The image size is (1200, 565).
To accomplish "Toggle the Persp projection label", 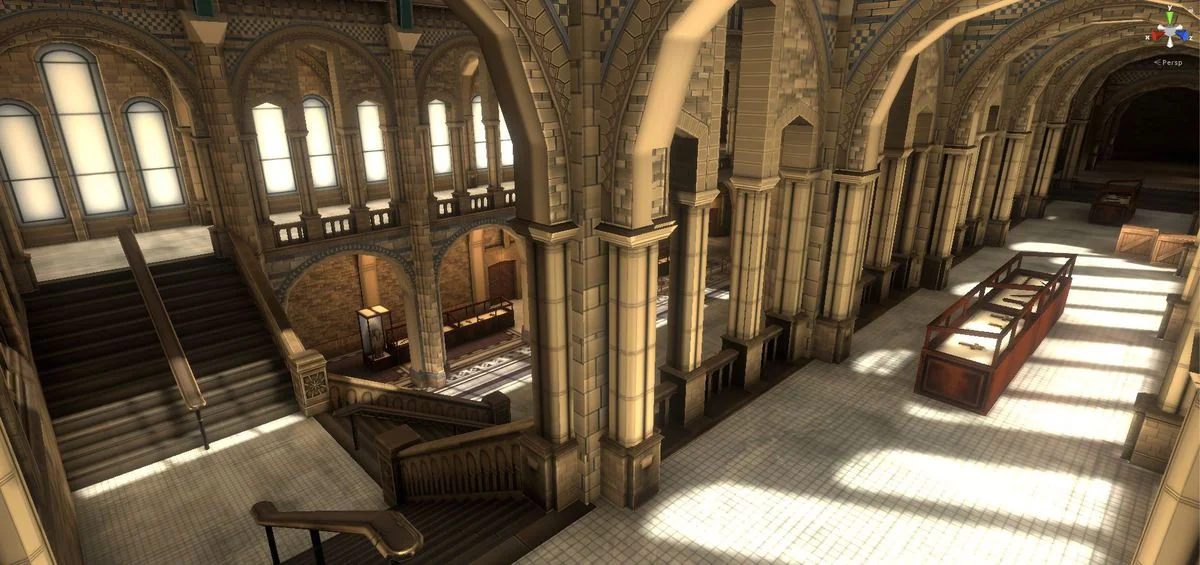I will click(1169, 62).
